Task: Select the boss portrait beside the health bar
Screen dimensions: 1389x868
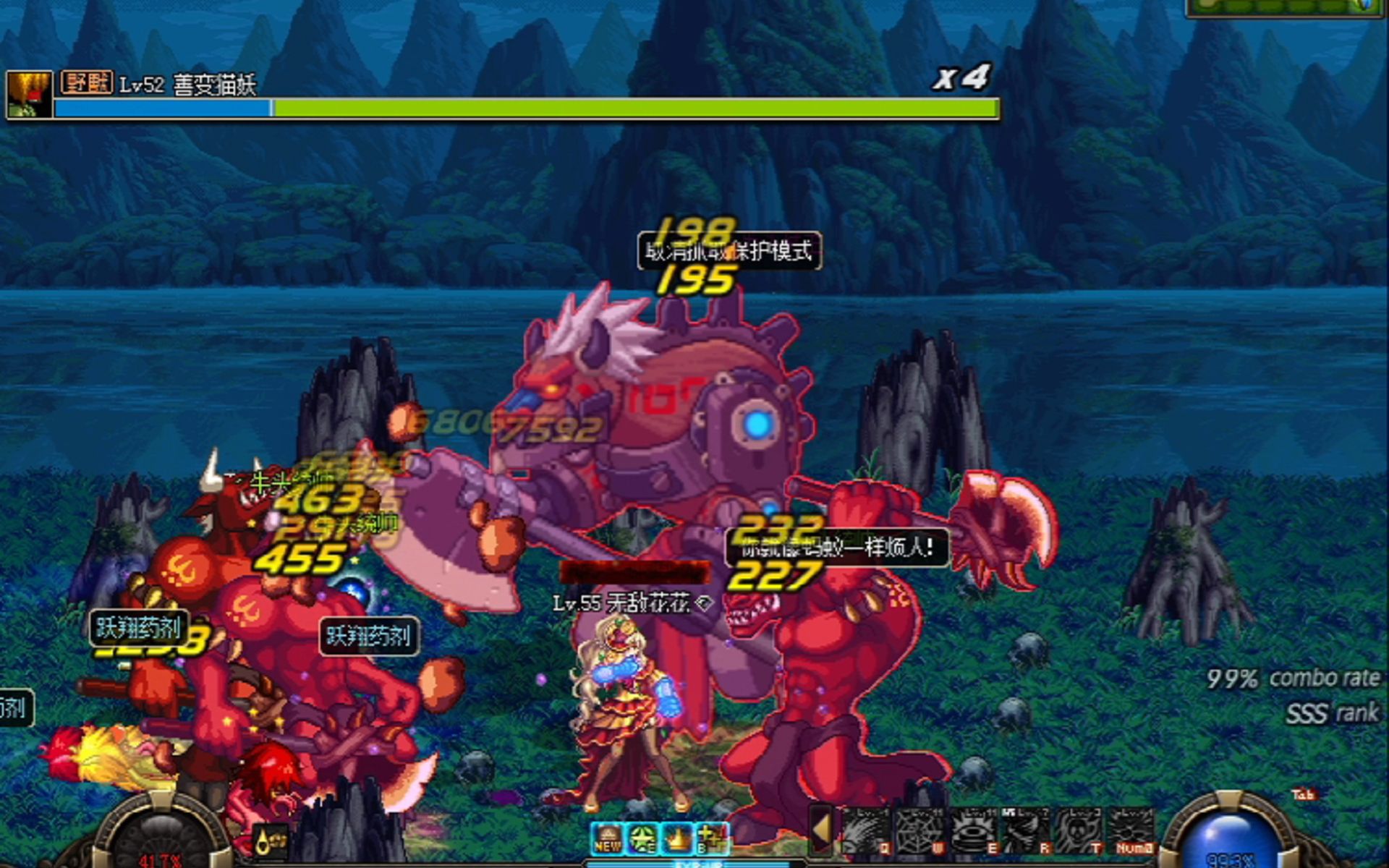Action: pos(30,94)
